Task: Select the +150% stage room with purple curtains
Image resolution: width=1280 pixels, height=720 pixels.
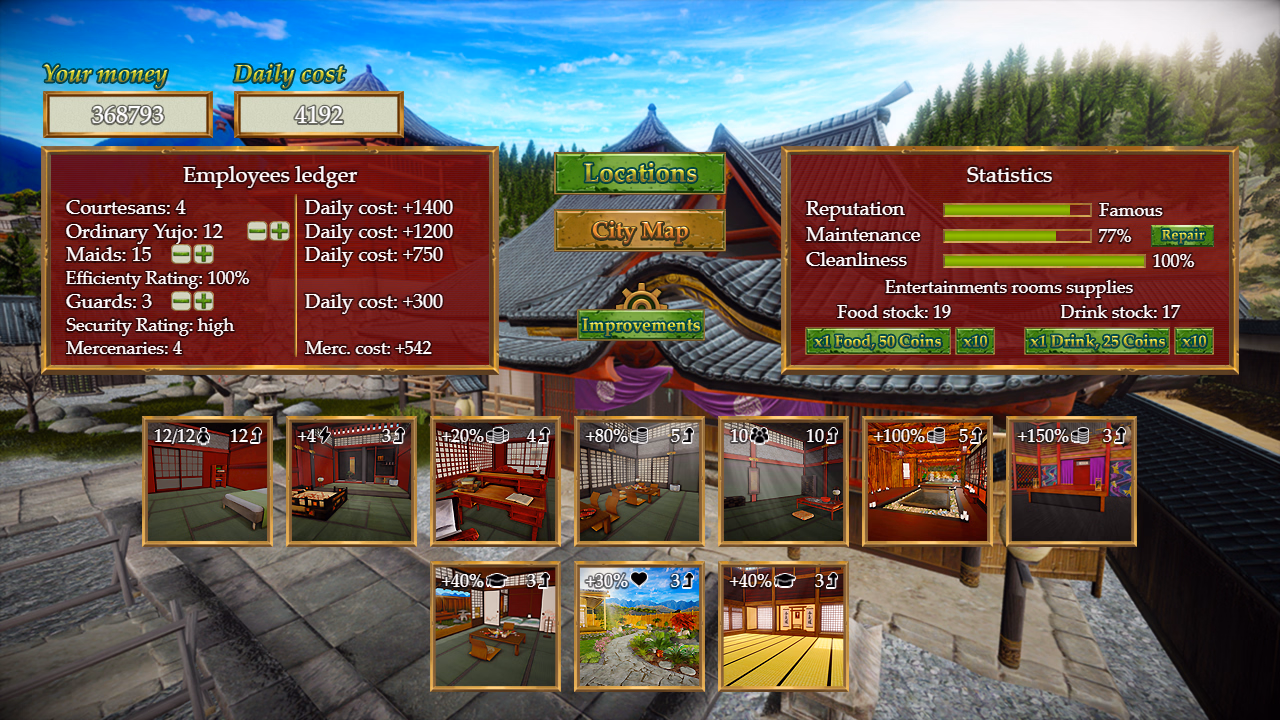Action: (x=1071, y=481)
